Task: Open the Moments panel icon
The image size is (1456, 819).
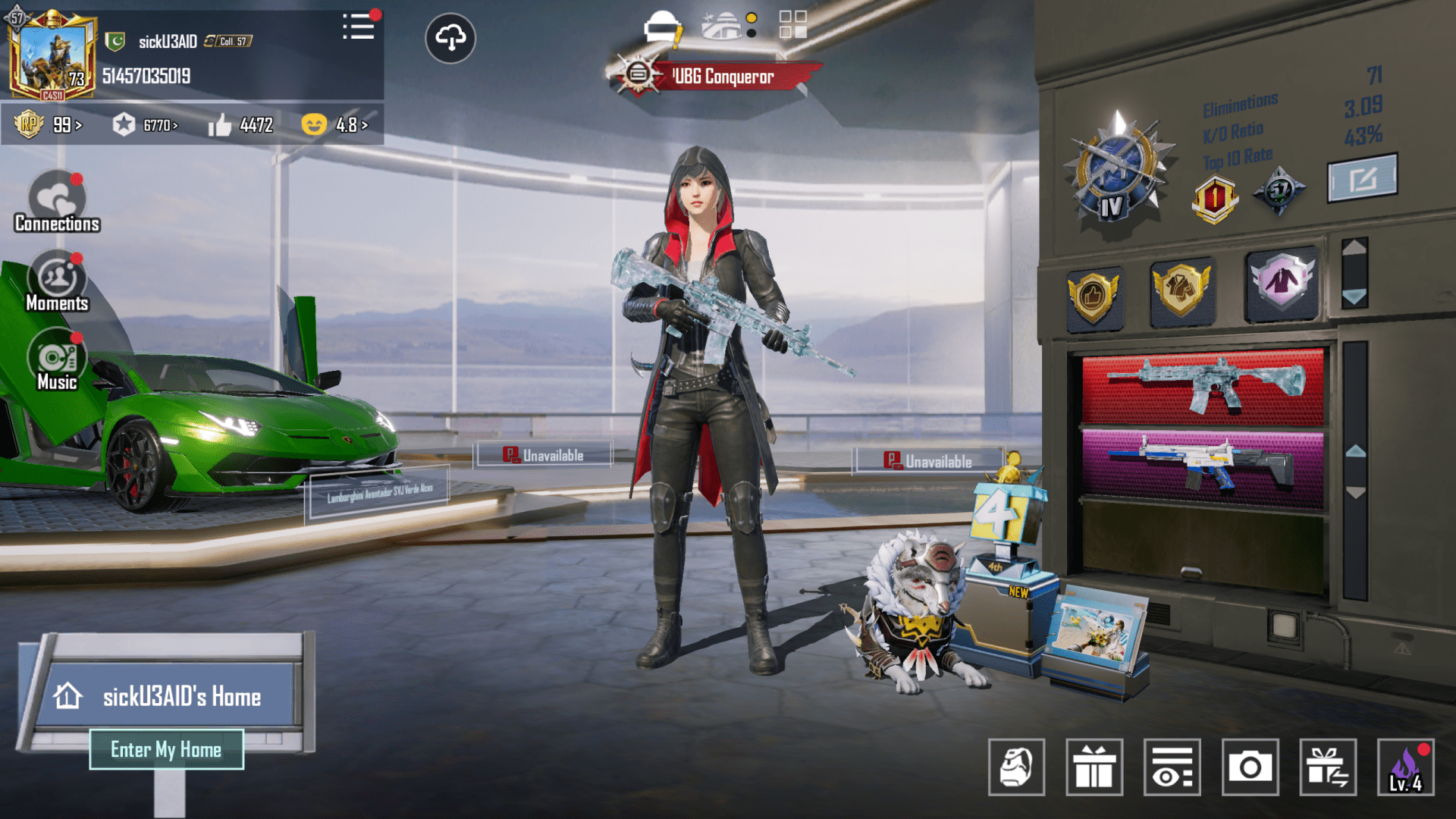Action: point(55,281)
